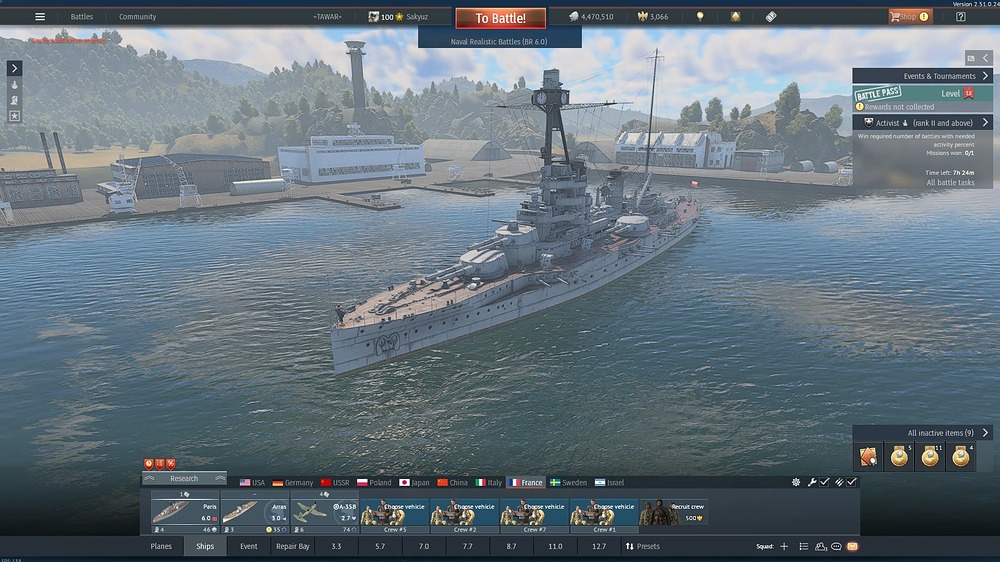Choose the A-35B aircraft slot

click(325, 512)
